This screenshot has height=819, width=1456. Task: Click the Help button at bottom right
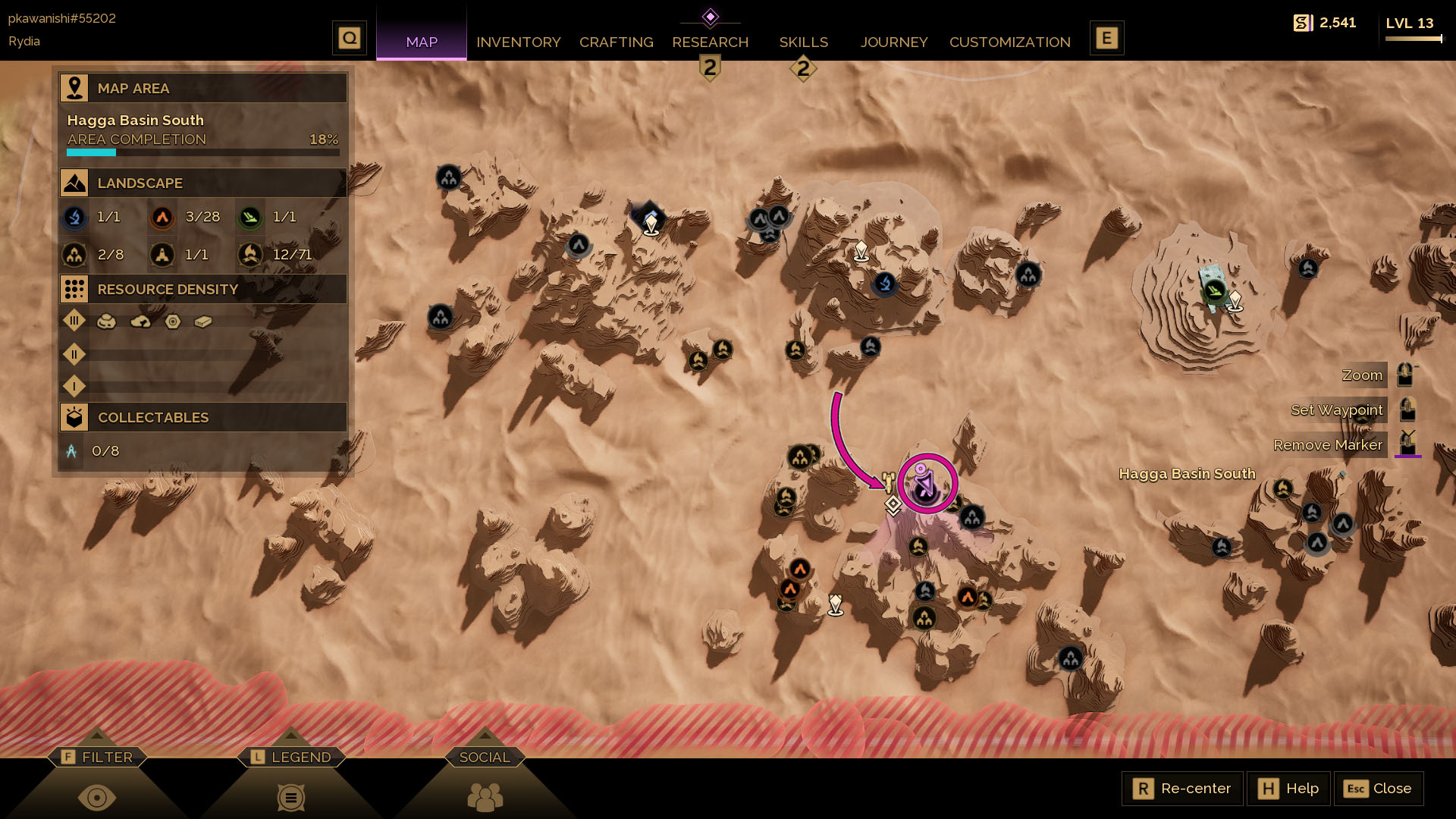[1288, 788]
